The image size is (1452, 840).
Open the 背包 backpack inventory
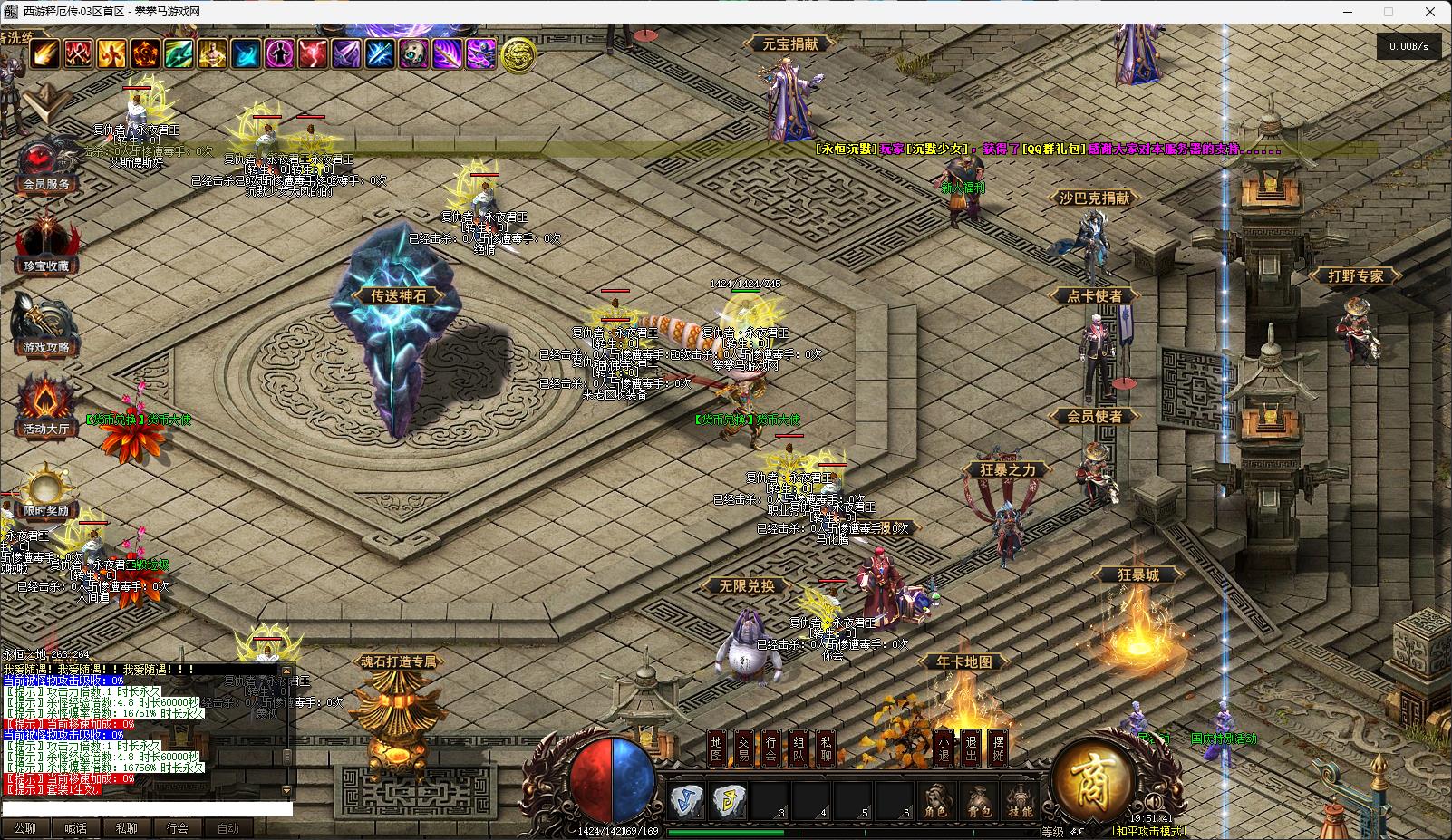click(979, 802)
